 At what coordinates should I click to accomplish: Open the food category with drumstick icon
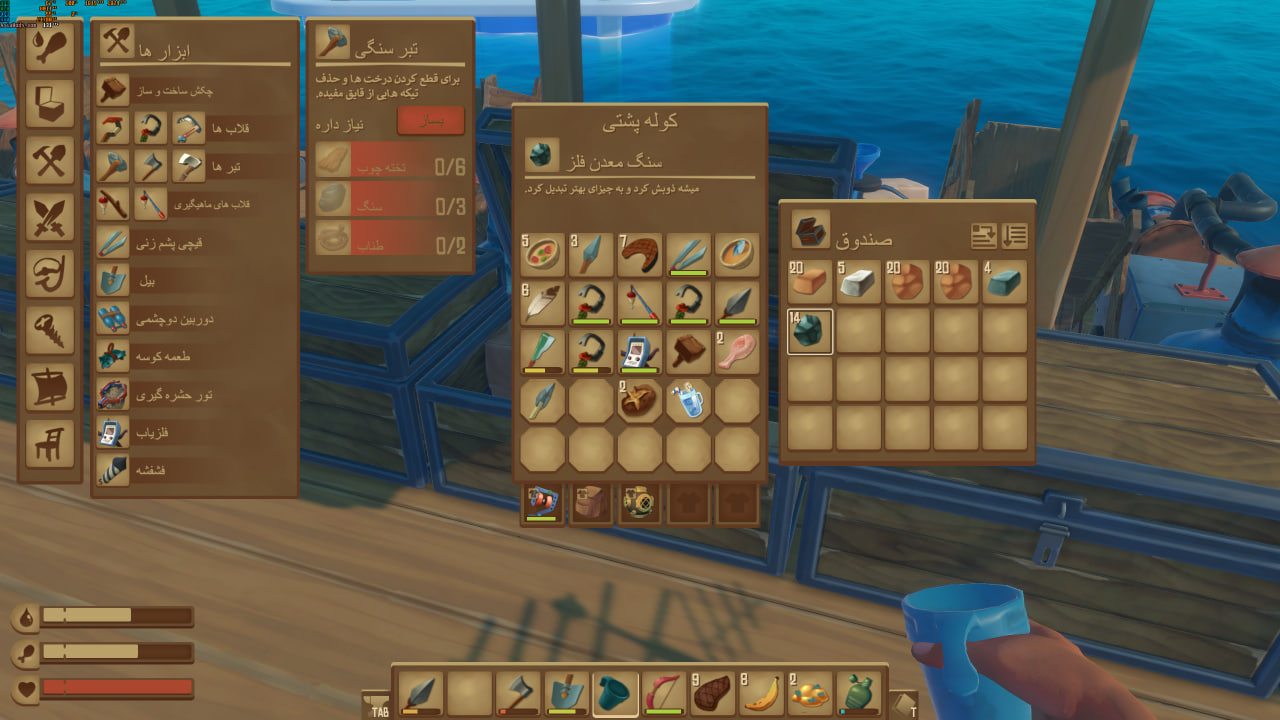(x=50, y=48)
